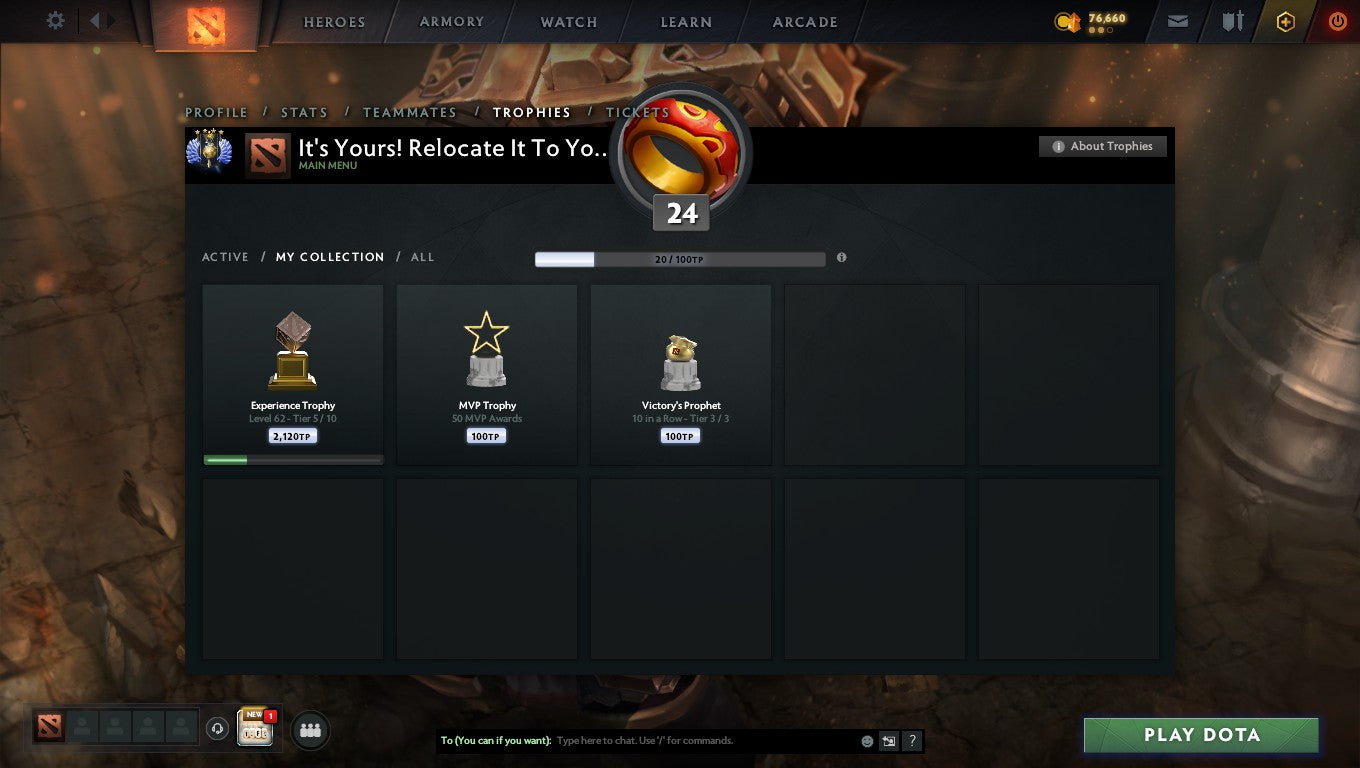Open the trophy info tooltip next to progress bar
Screen dimensions: 1360x768
[841, 258]
